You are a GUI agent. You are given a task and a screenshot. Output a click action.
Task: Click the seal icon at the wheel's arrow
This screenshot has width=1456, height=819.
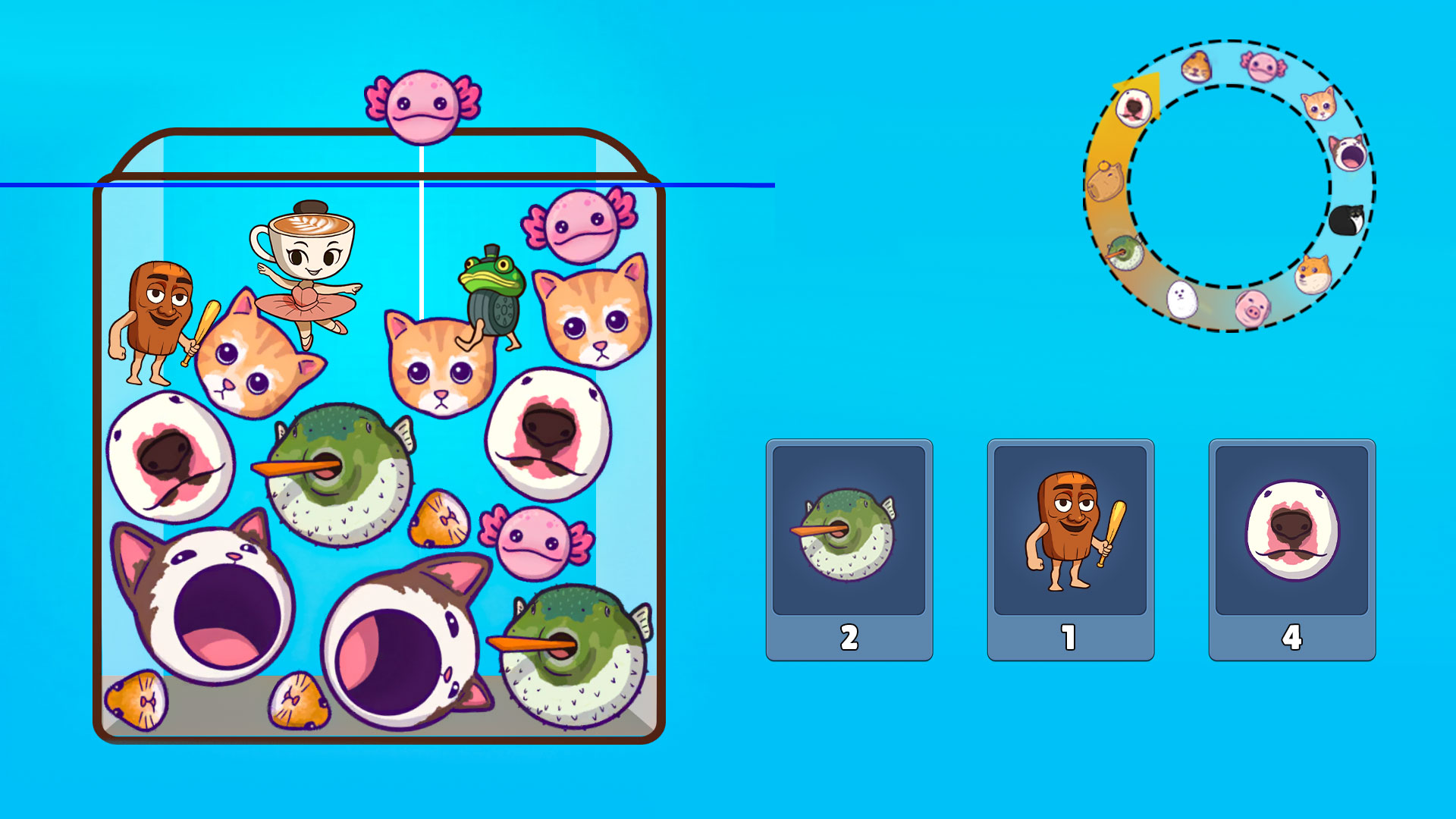click(1133, 108)
